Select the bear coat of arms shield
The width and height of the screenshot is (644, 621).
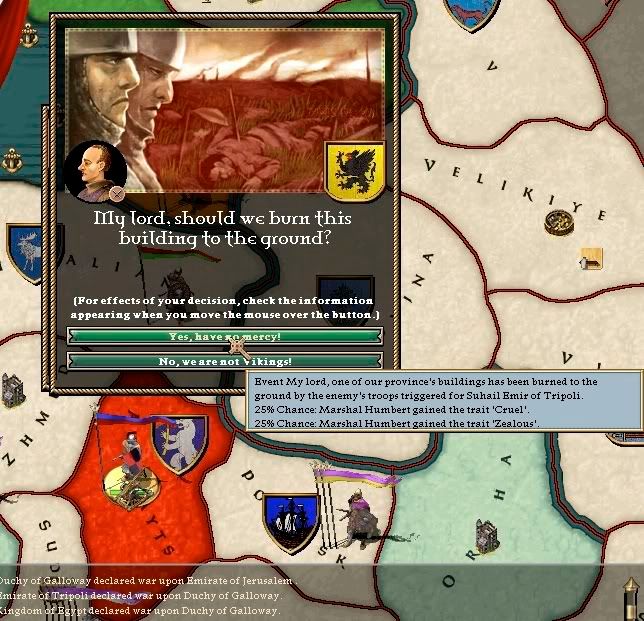click(179, 444)
